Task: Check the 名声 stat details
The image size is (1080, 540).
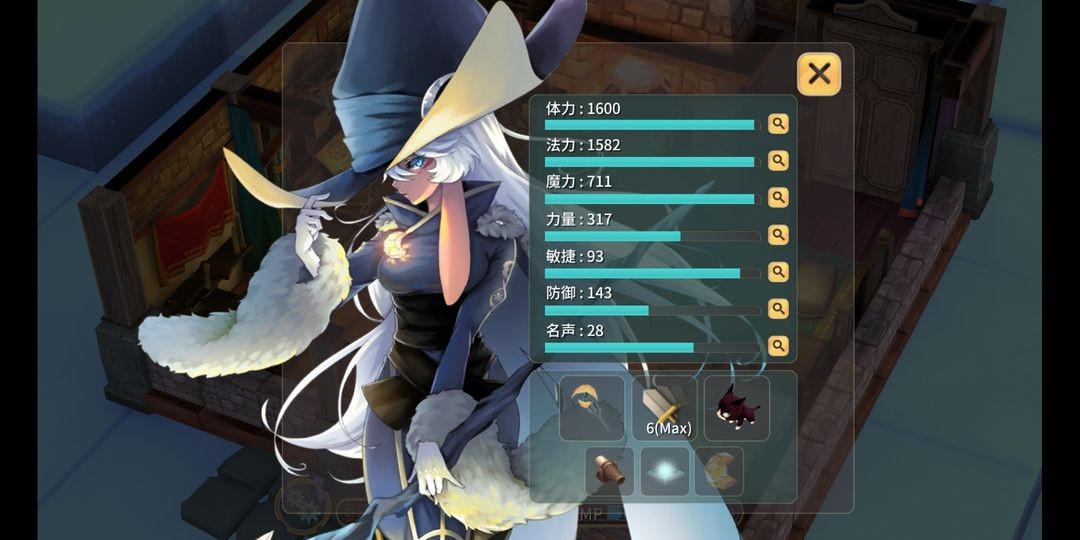Action: coord(778,346)
